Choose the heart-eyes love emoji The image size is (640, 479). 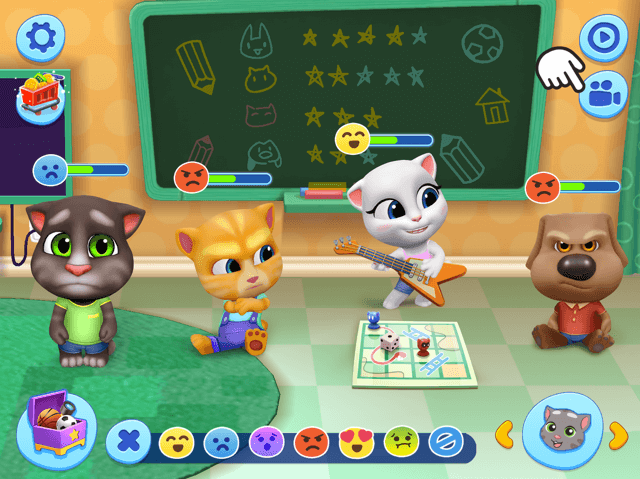tap(356, 441)
